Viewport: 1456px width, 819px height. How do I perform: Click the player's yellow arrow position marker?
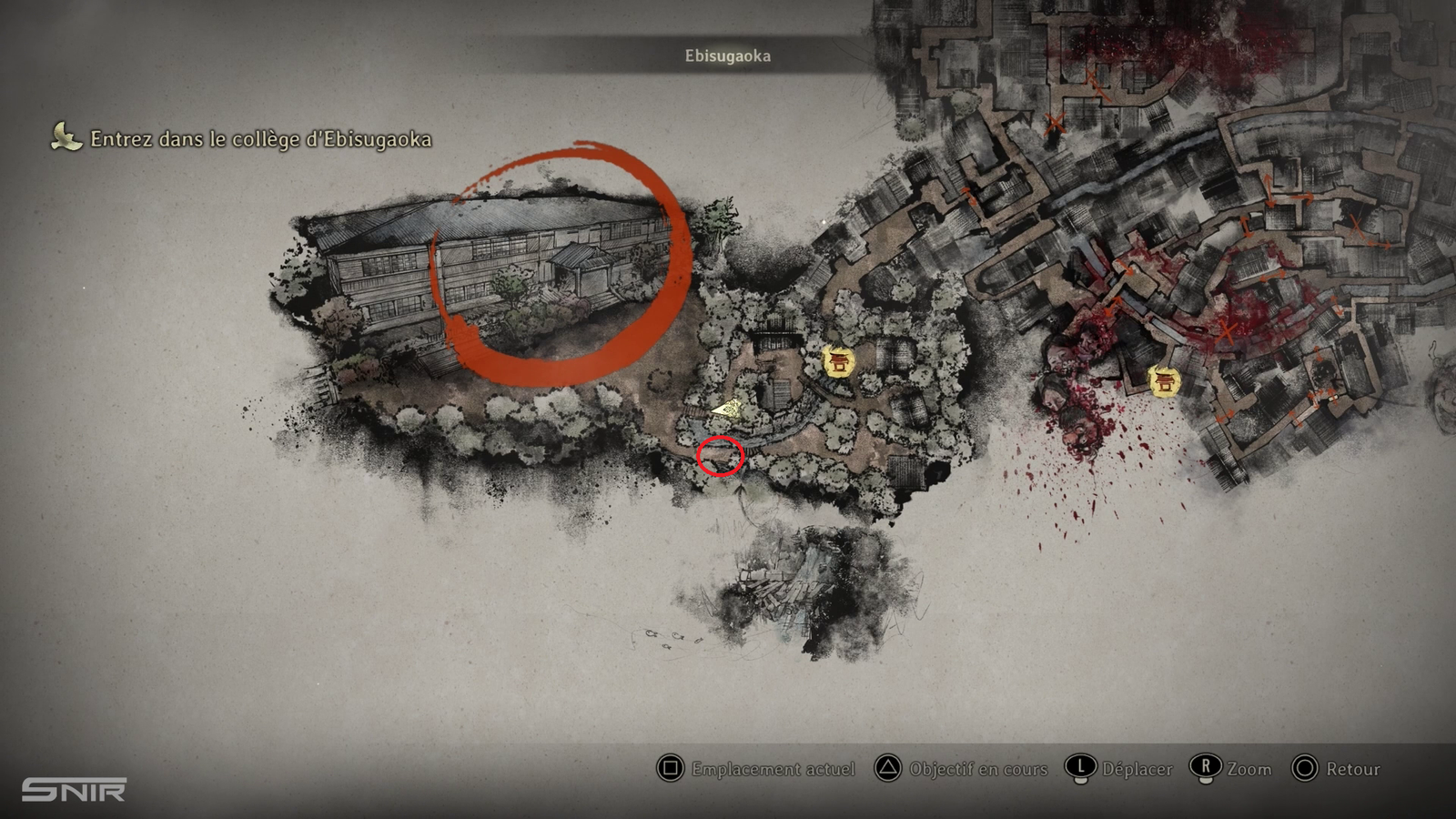tap(726, 409)
